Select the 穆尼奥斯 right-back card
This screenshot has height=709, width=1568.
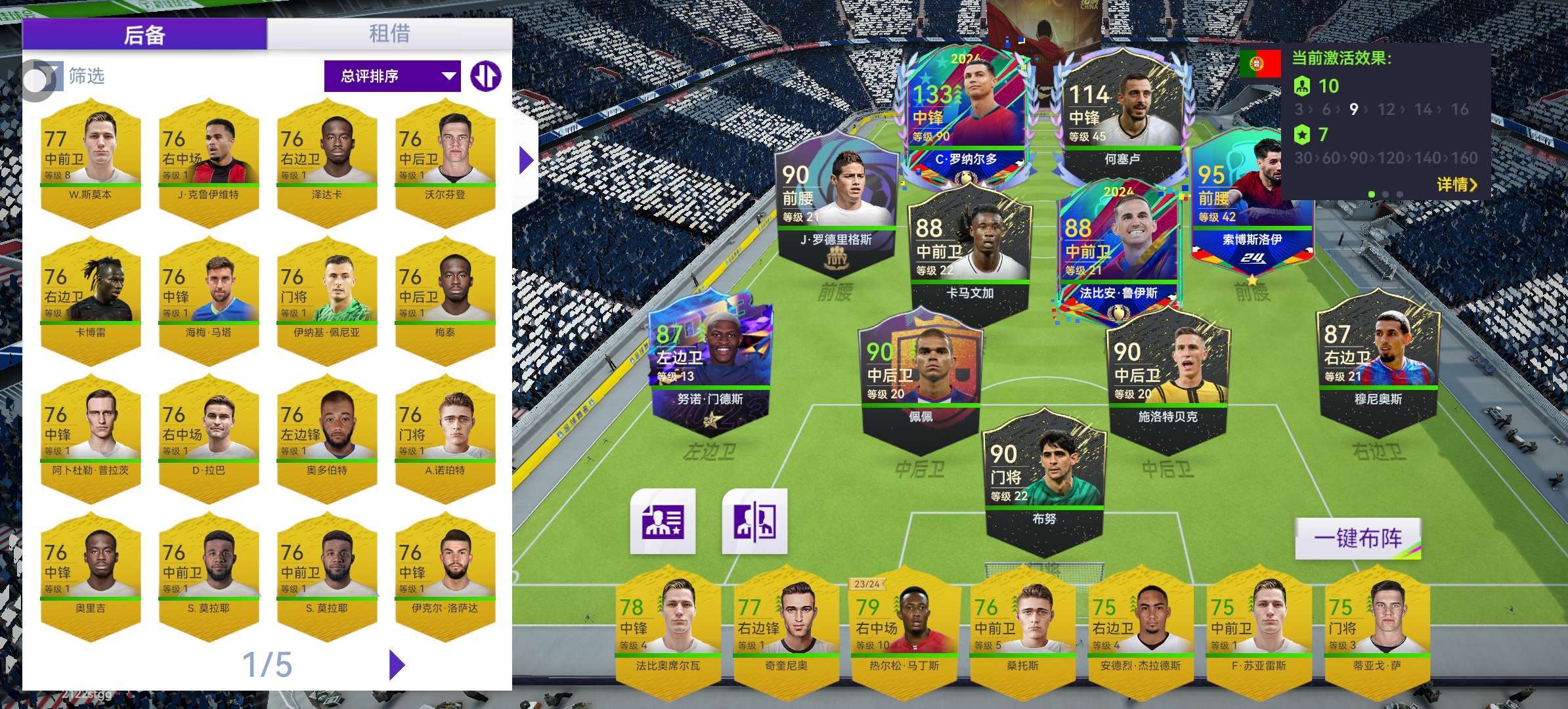1378,361
